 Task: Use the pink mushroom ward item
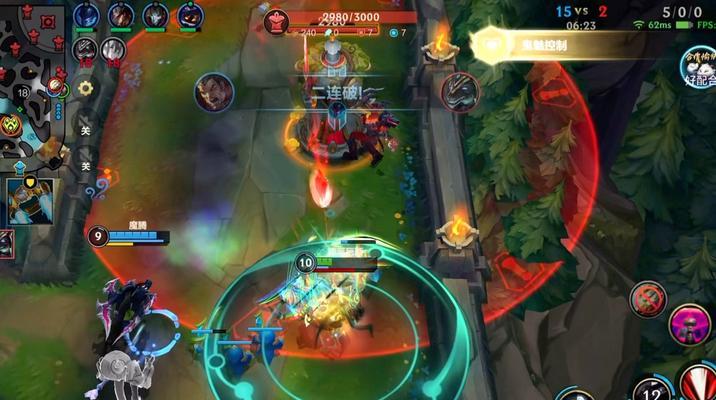click(691, 325)
